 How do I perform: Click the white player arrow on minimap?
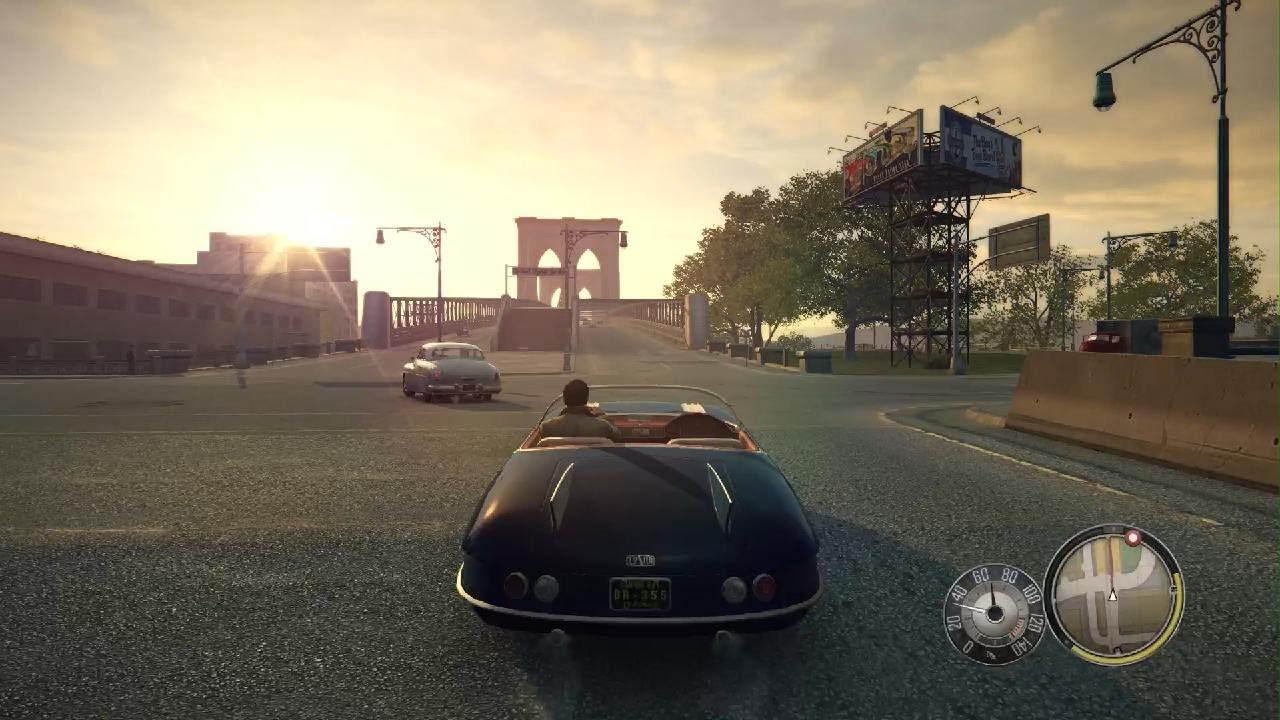coord(1112,594)
